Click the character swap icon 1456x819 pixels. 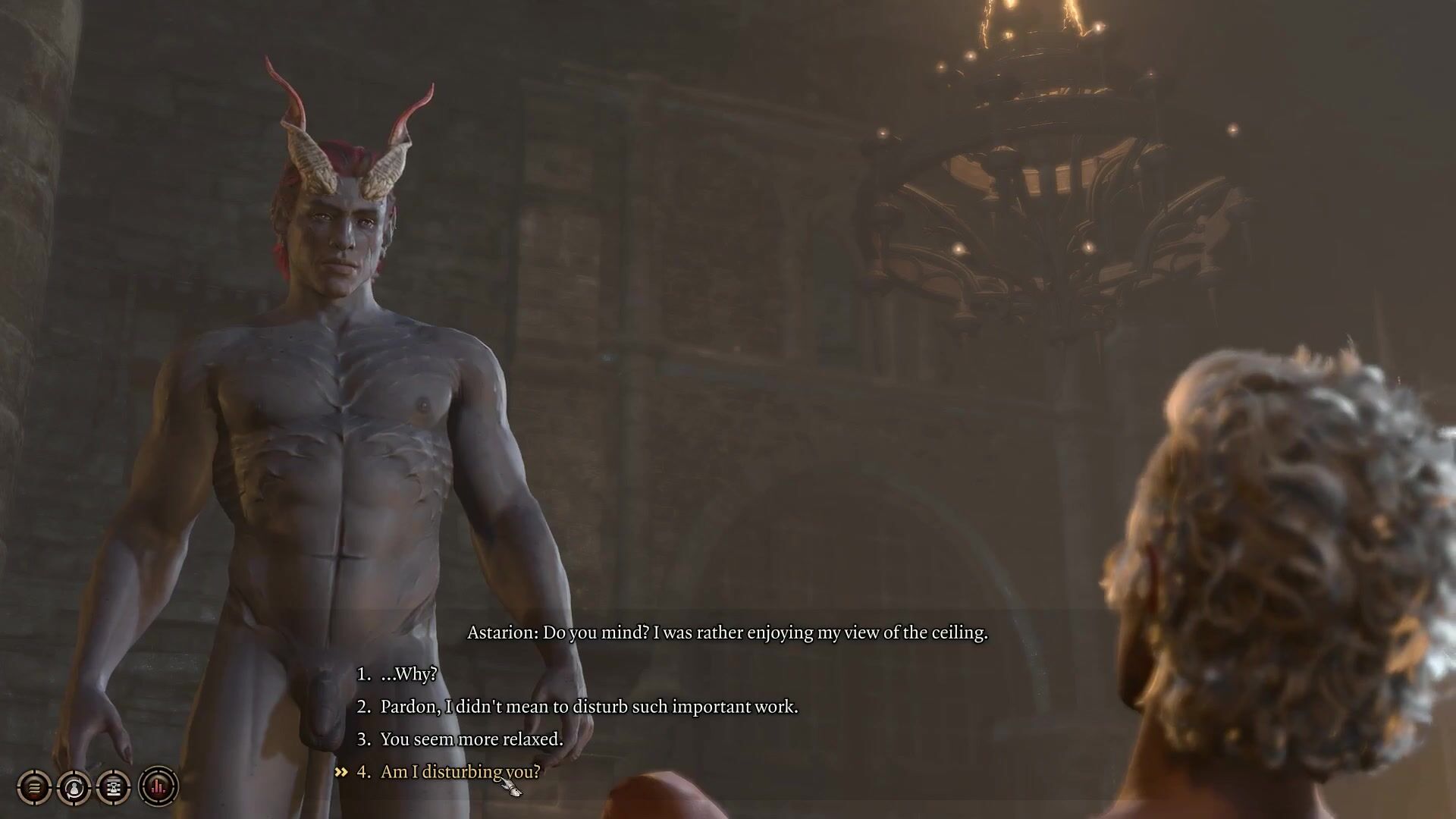74,787
